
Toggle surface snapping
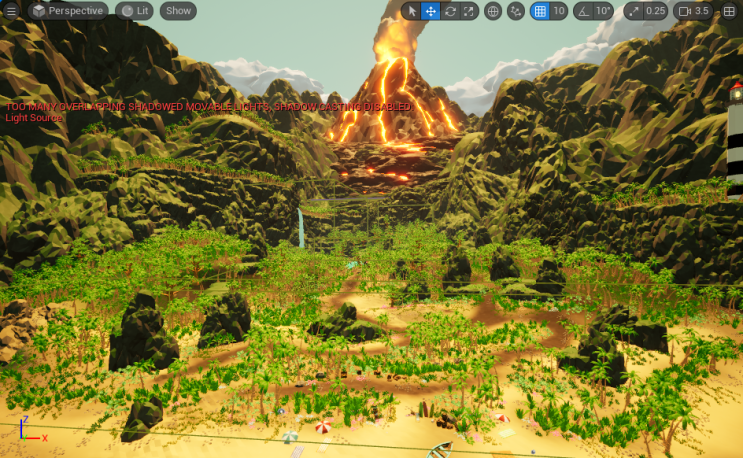516,11
